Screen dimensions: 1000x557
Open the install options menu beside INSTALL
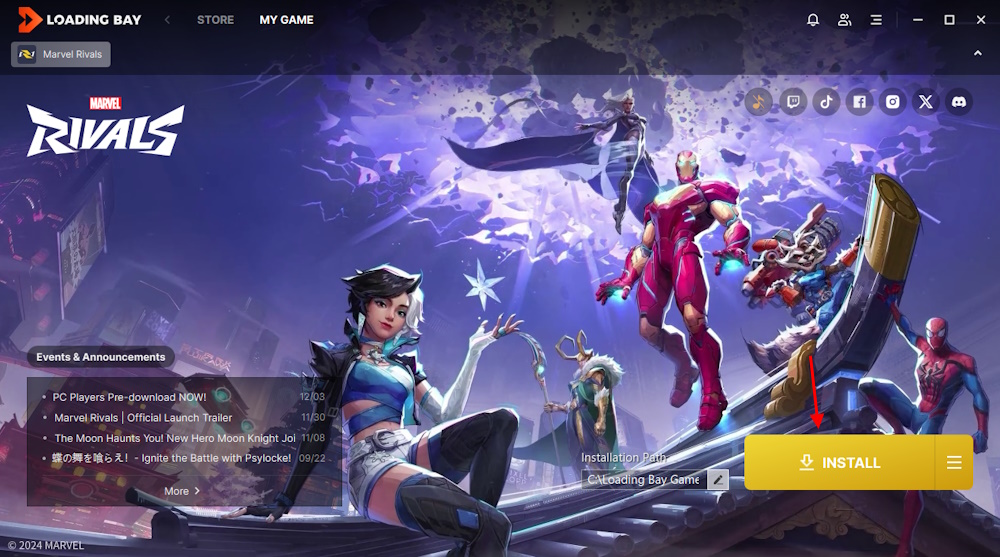(x=954, y=463)
